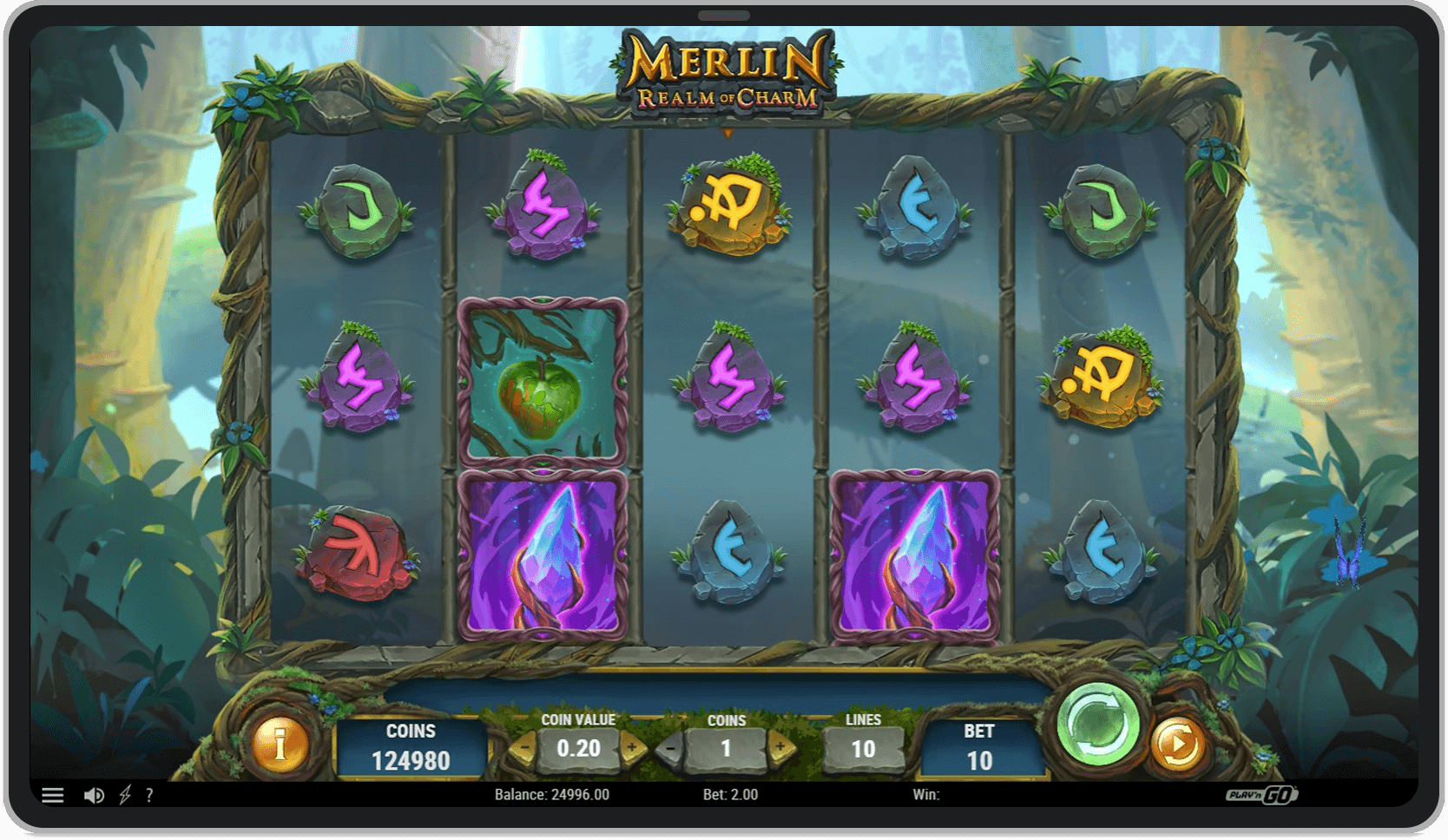Mute the game sound
Viewport: 1448px width, 840px height.
pos(94,795)
